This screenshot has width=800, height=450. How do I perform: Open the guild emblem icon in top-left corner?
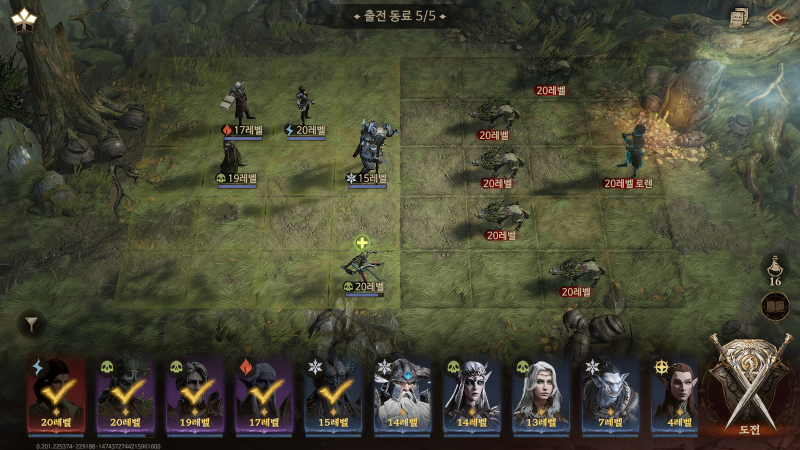pos(22,17)
